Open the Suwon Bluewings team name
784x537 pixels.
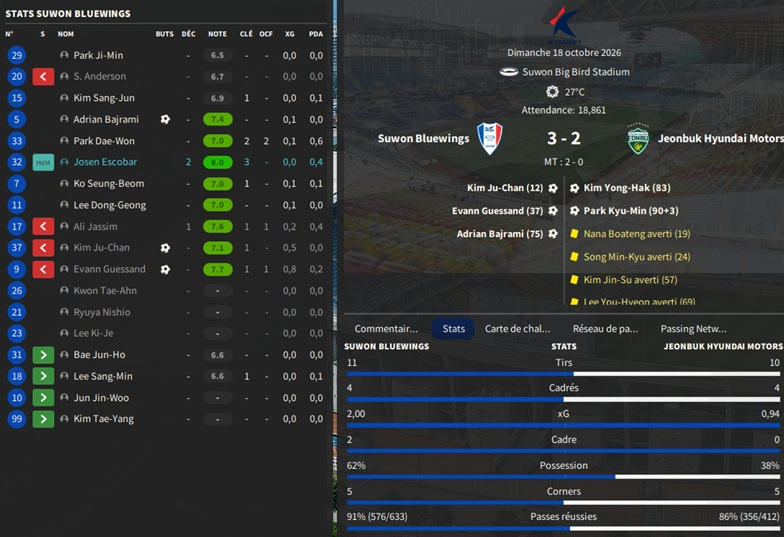(423, 139)
